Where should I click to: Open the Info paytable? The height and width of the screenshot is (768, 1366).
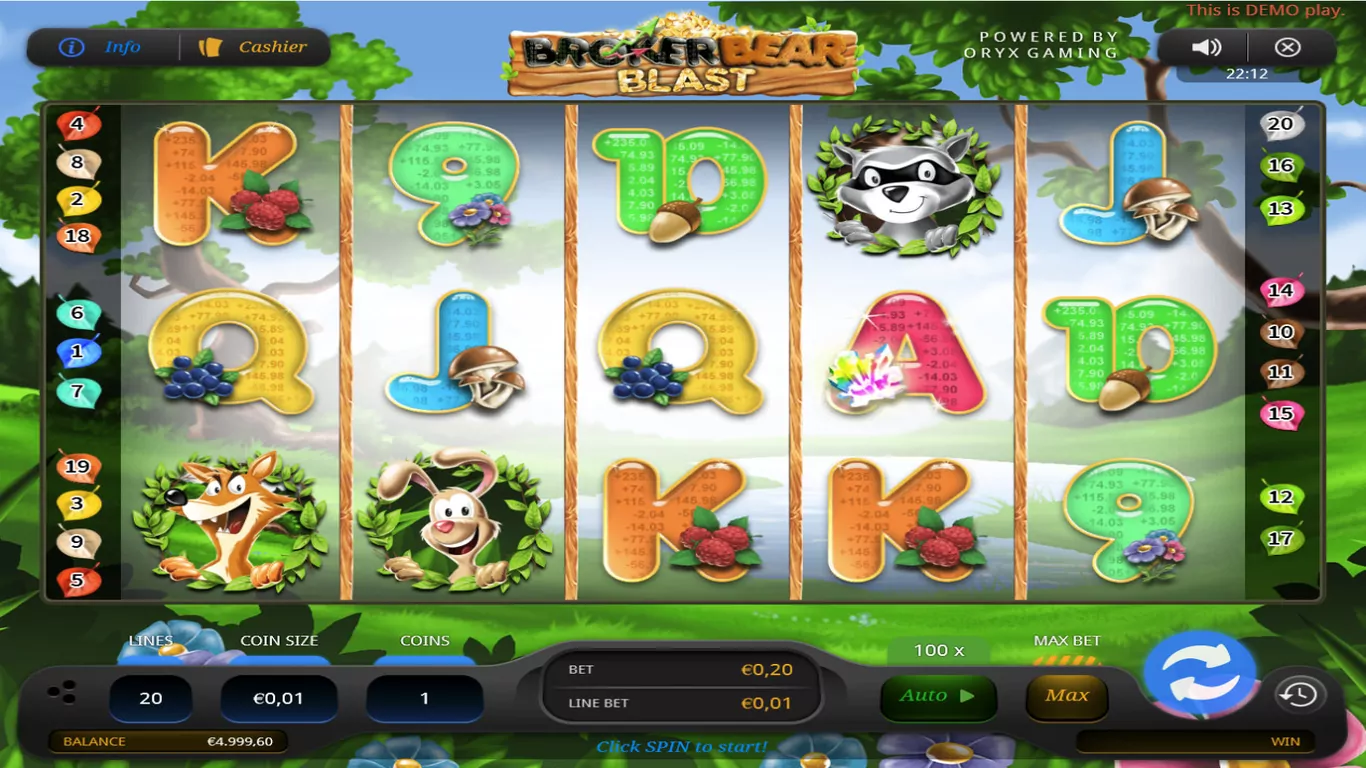[102, 47]
